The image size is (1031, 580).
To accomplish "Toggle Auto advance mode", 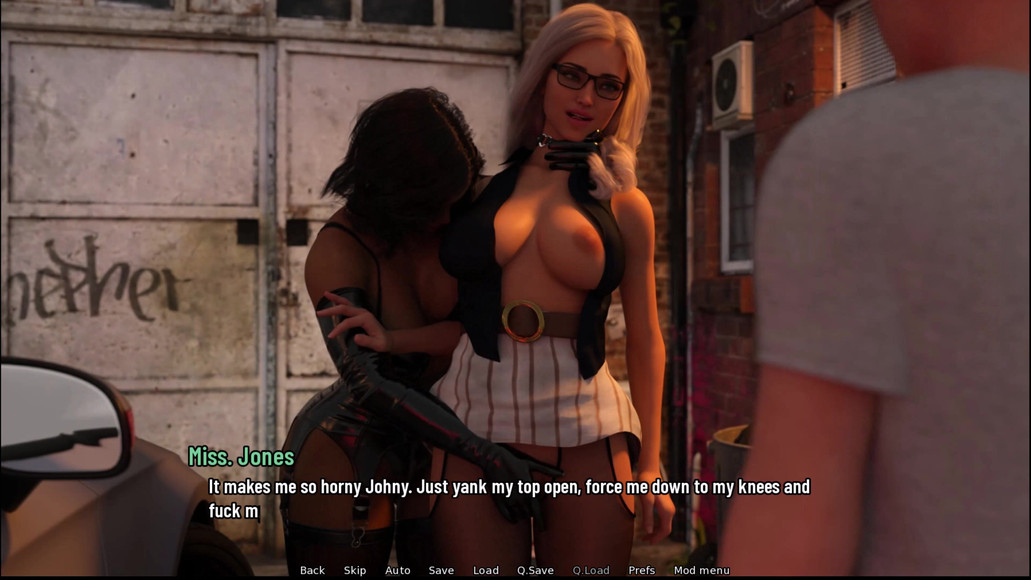I will (398, 570).
